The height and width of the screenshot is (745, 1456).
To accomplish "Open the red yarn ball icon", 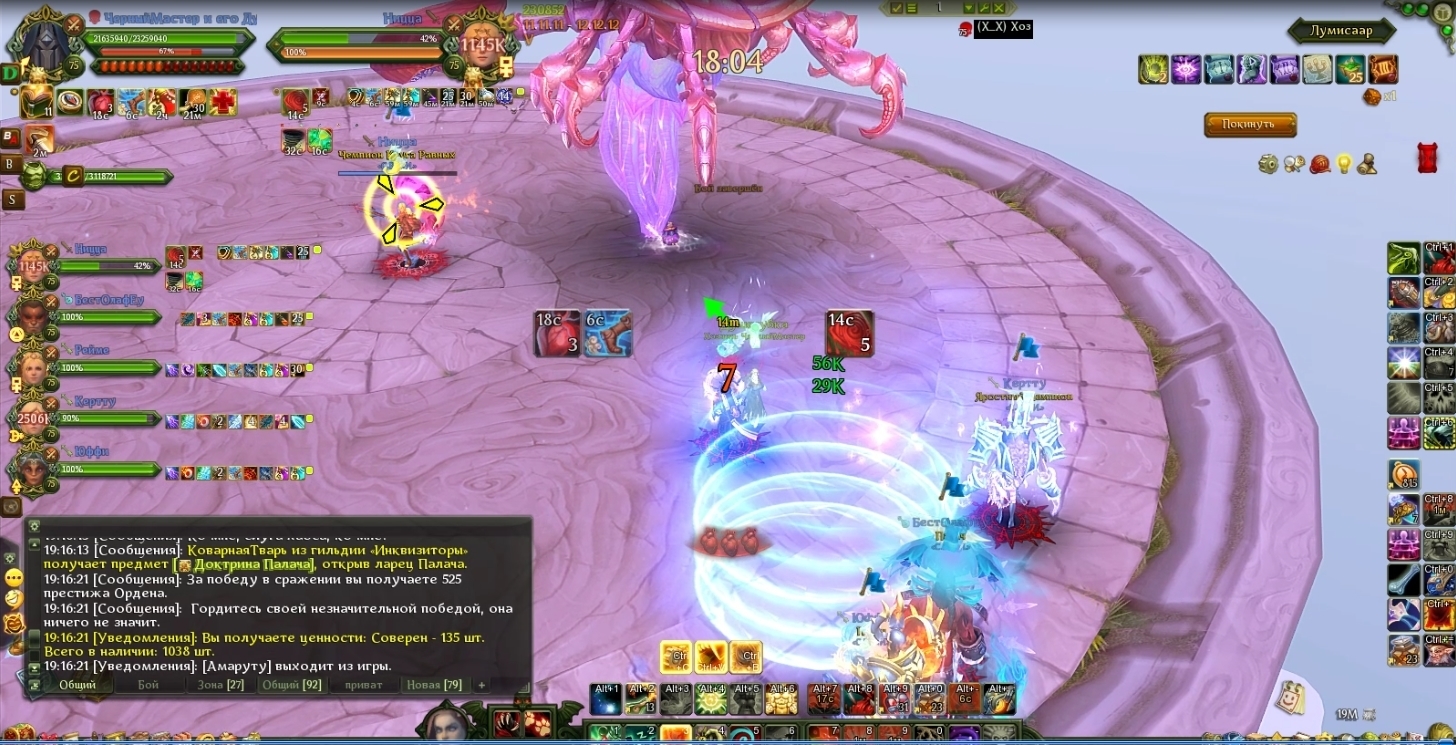I will pyautogui.click(x=1319, y=163).
